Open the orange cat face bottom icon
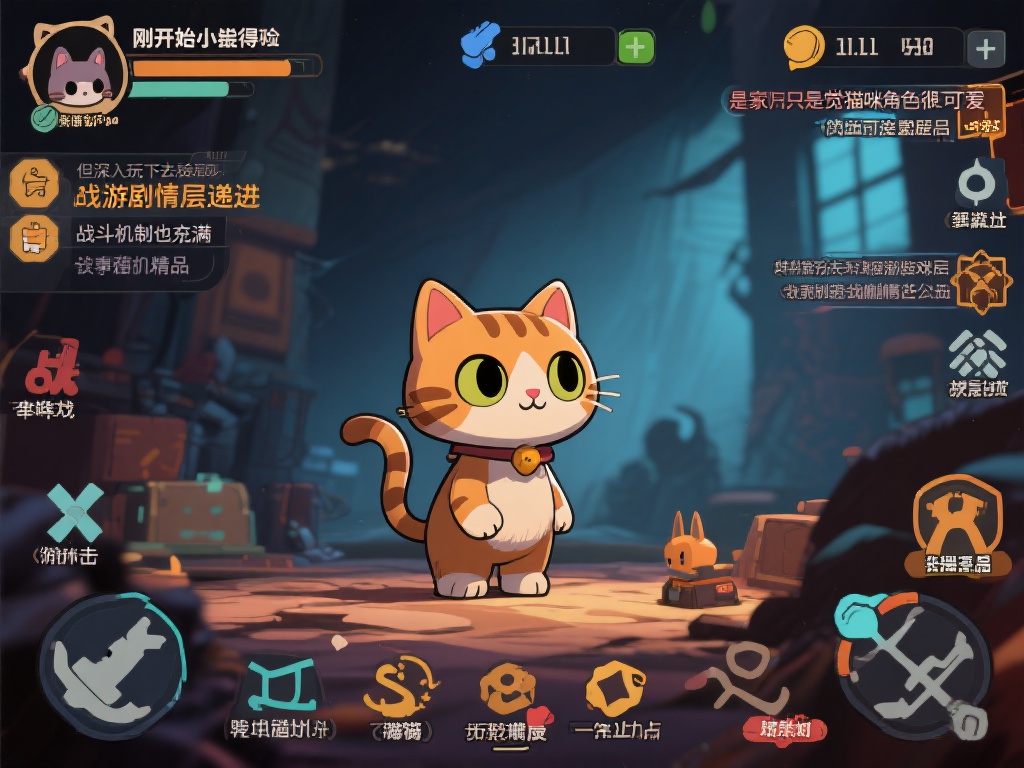The width and height of the screenshot is (1024, 768). coord(507,688)
